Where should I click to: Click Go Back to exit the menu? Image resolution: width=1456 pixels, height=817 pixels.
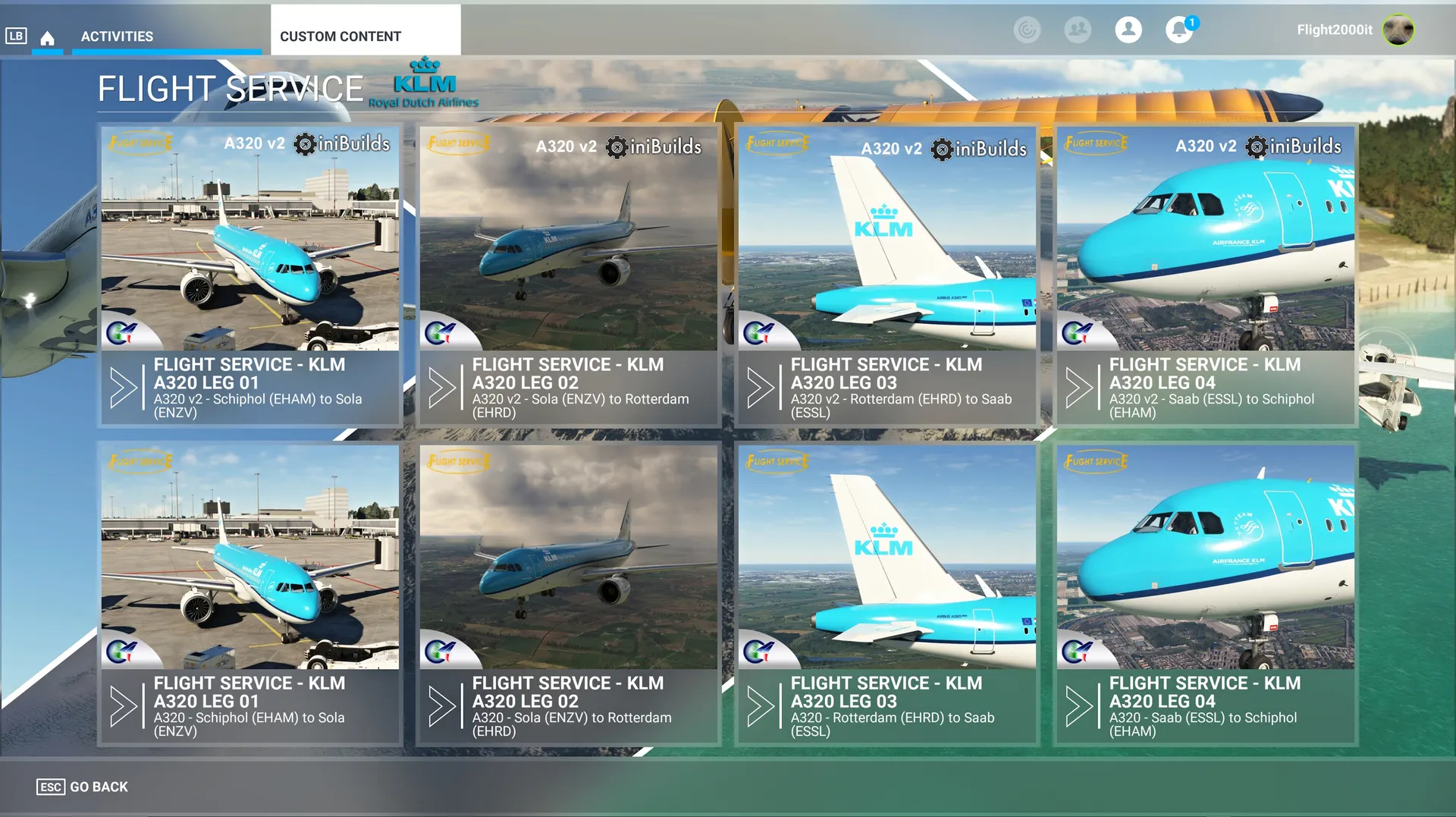pos(83,787)
